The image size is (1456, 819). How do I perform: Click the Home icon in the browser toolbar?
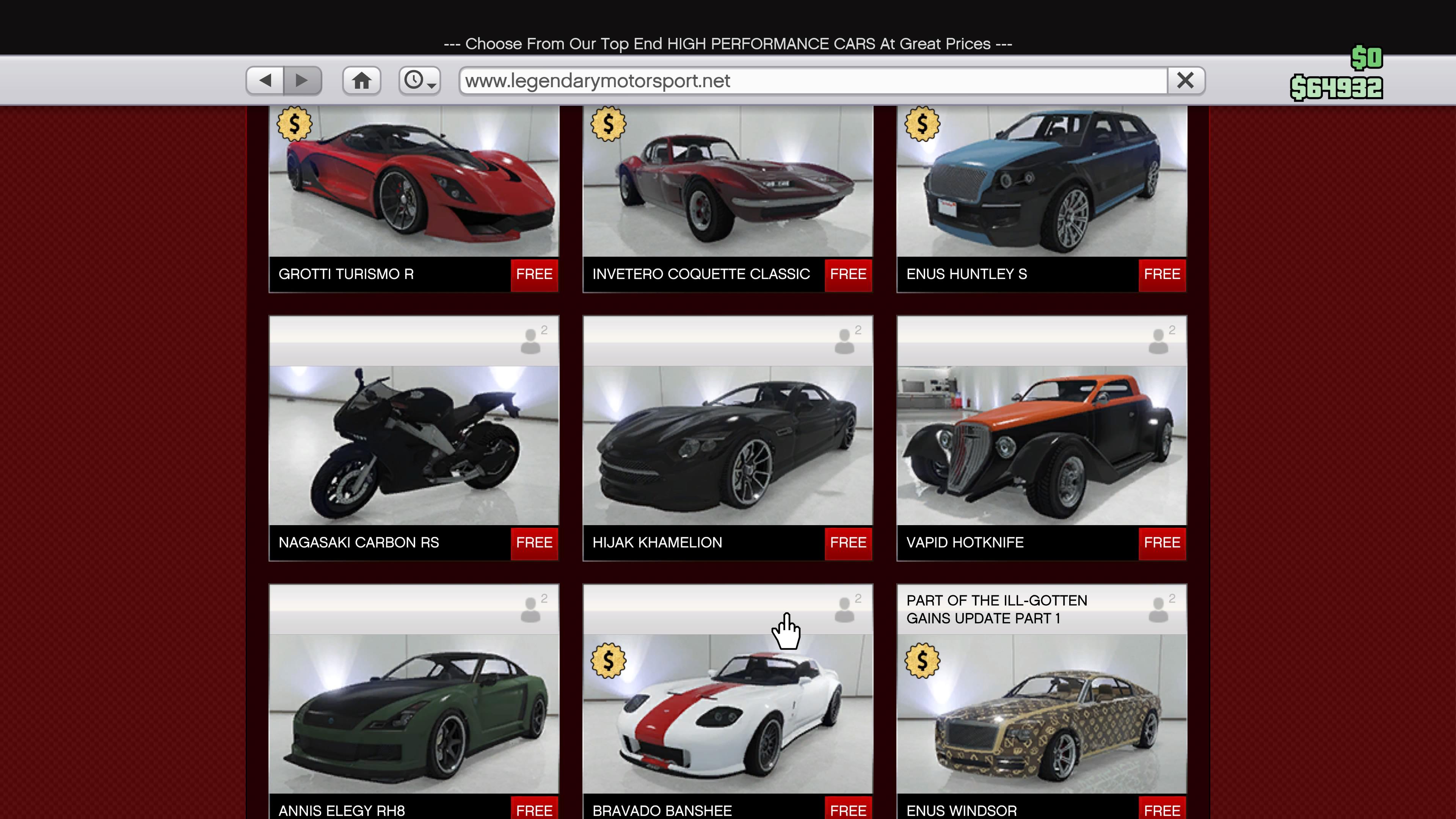pyautogui.click(x=361, y=80)
